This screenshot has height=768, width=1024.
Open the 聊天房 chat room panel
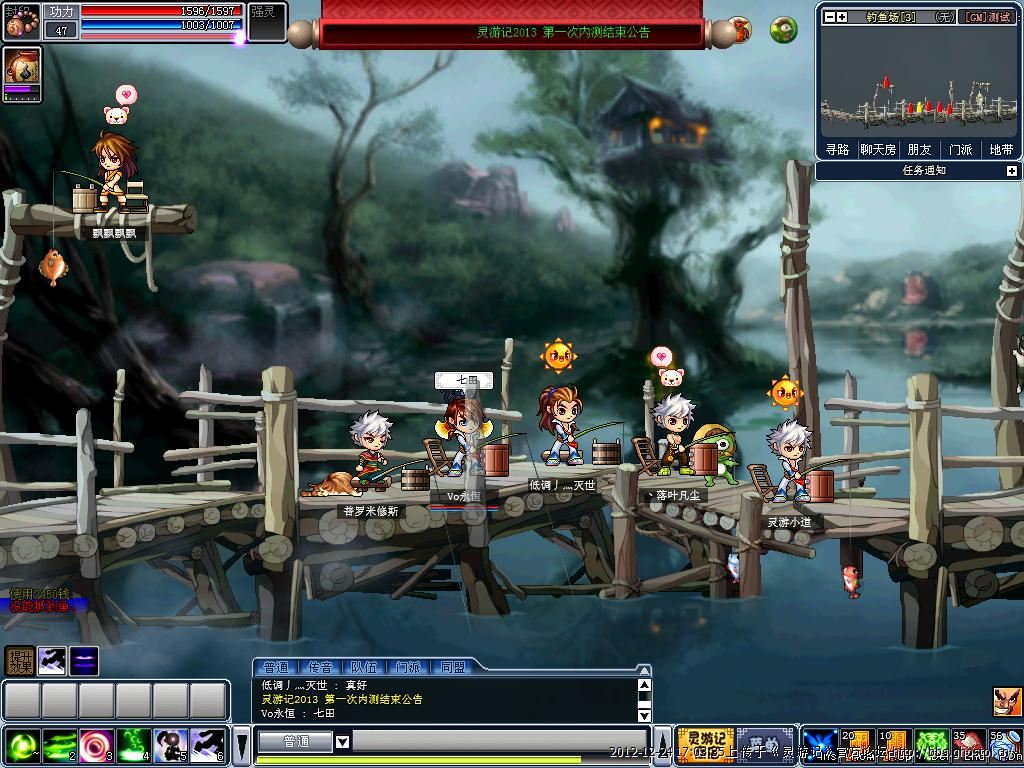878,150
